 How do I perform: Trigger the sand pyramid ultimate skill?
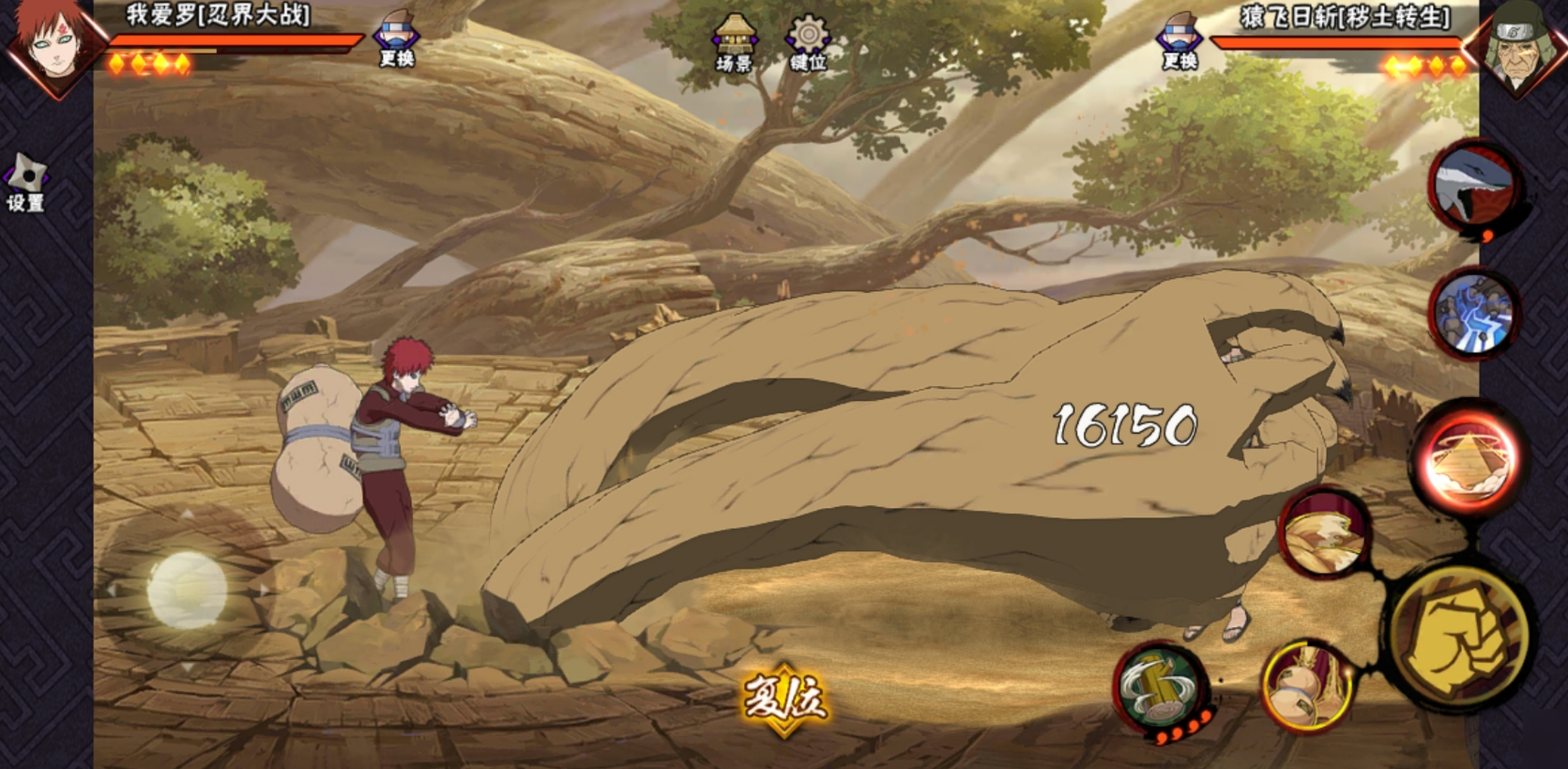point(1467,458)
